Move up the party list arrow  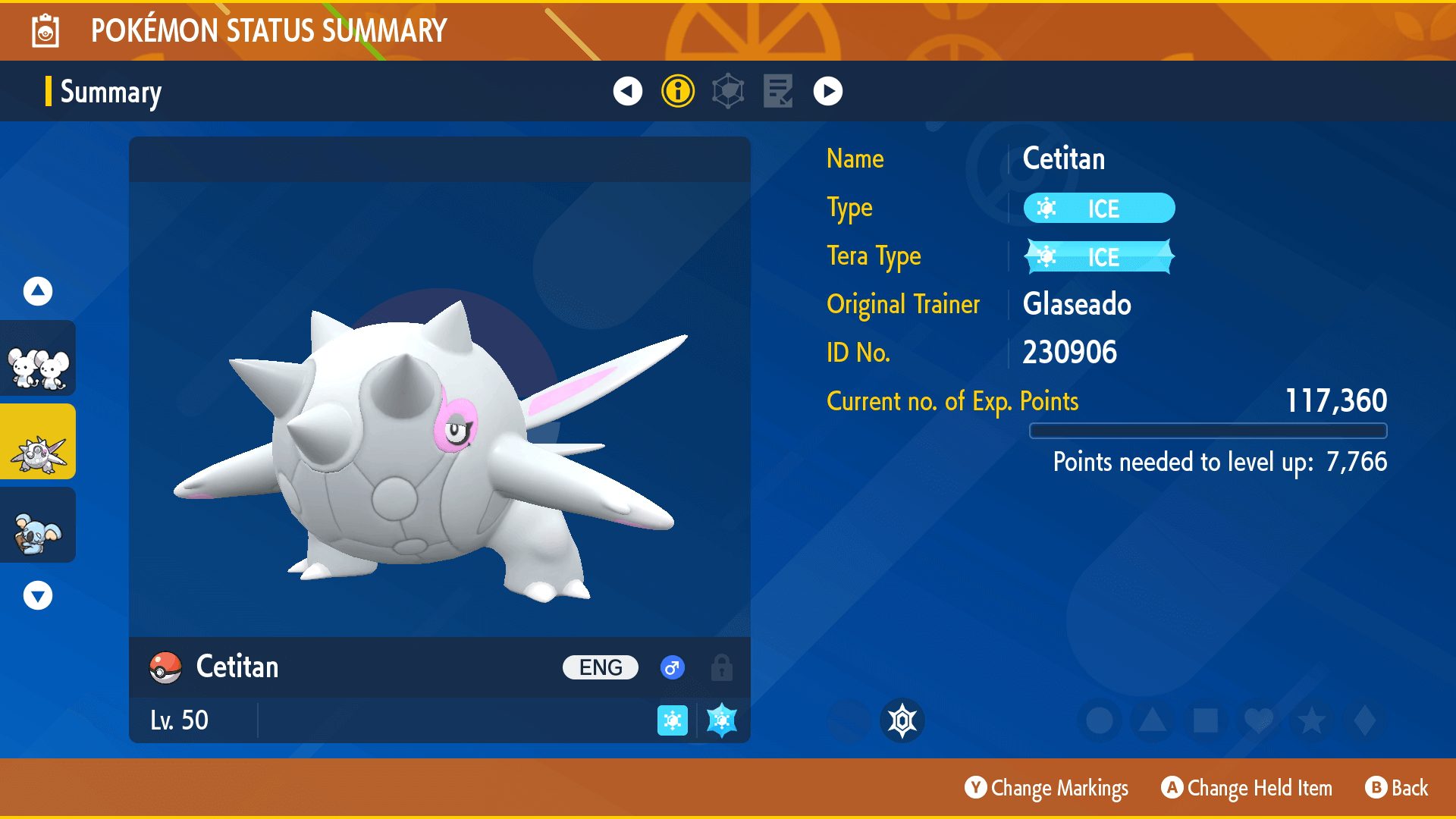[38, 290]
